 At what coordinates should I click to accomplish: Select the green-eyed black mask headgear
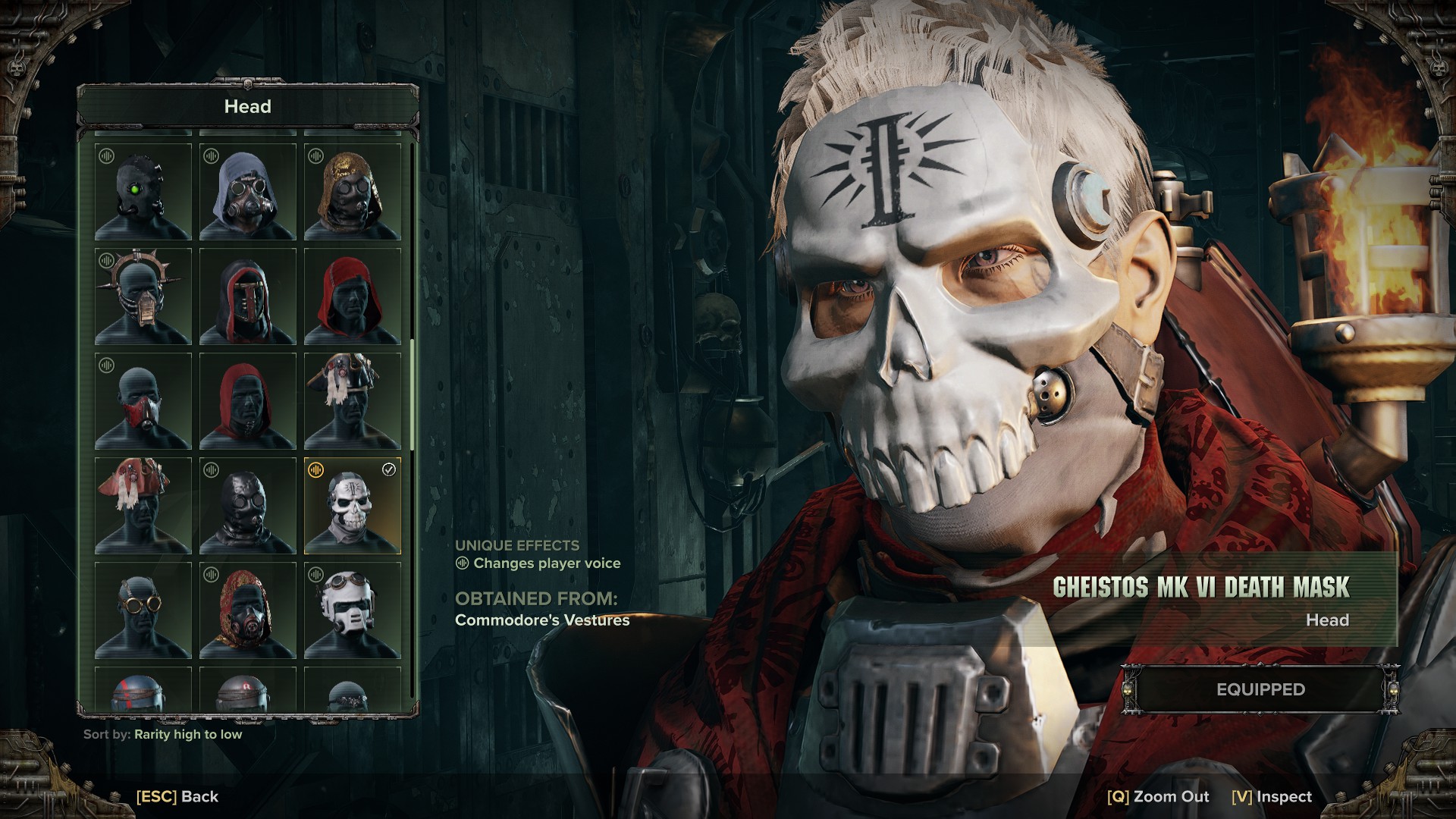(143, 192)
